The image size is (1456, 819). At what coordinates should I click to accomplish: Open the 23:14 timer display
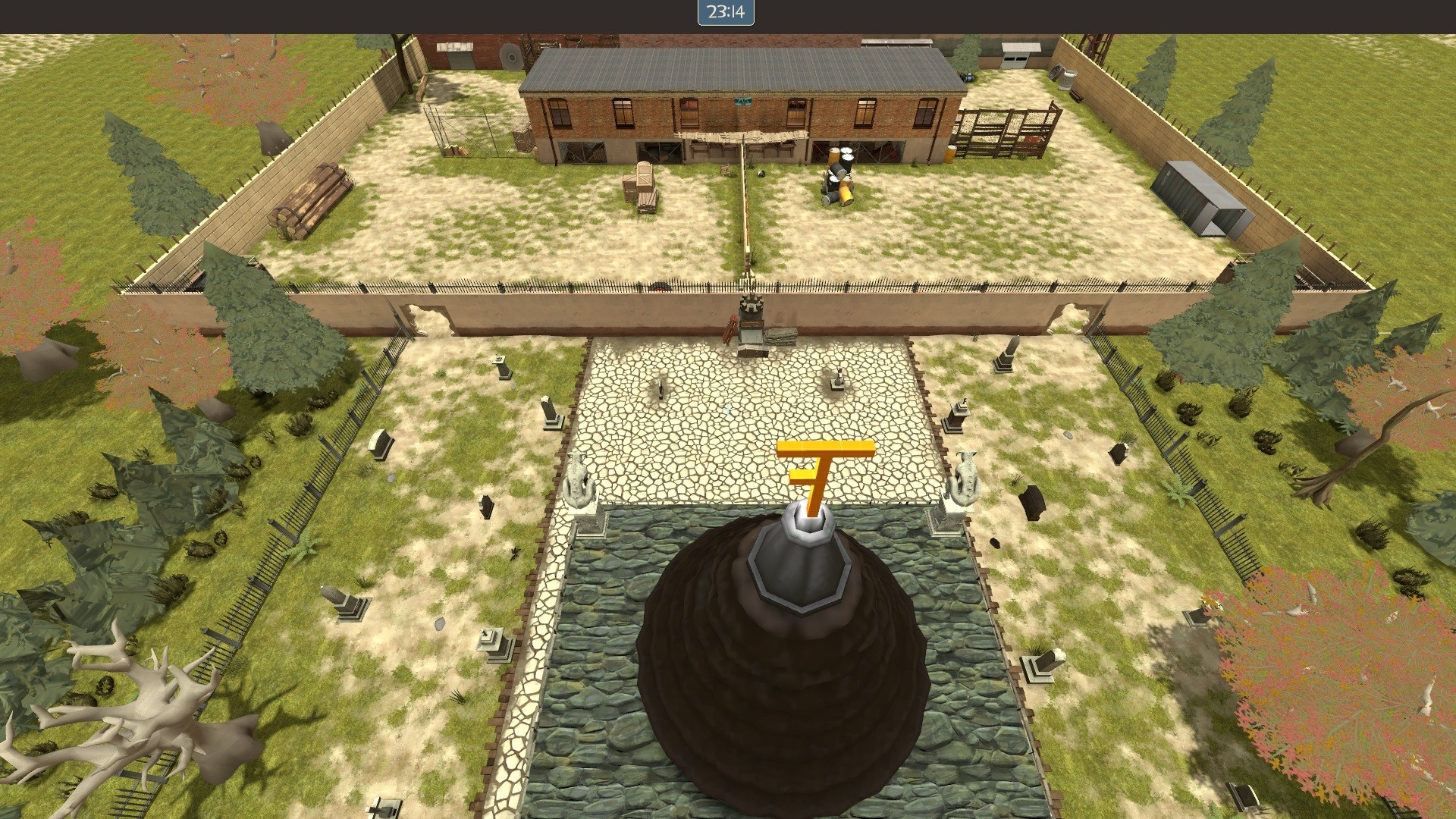tap(724, 13)
